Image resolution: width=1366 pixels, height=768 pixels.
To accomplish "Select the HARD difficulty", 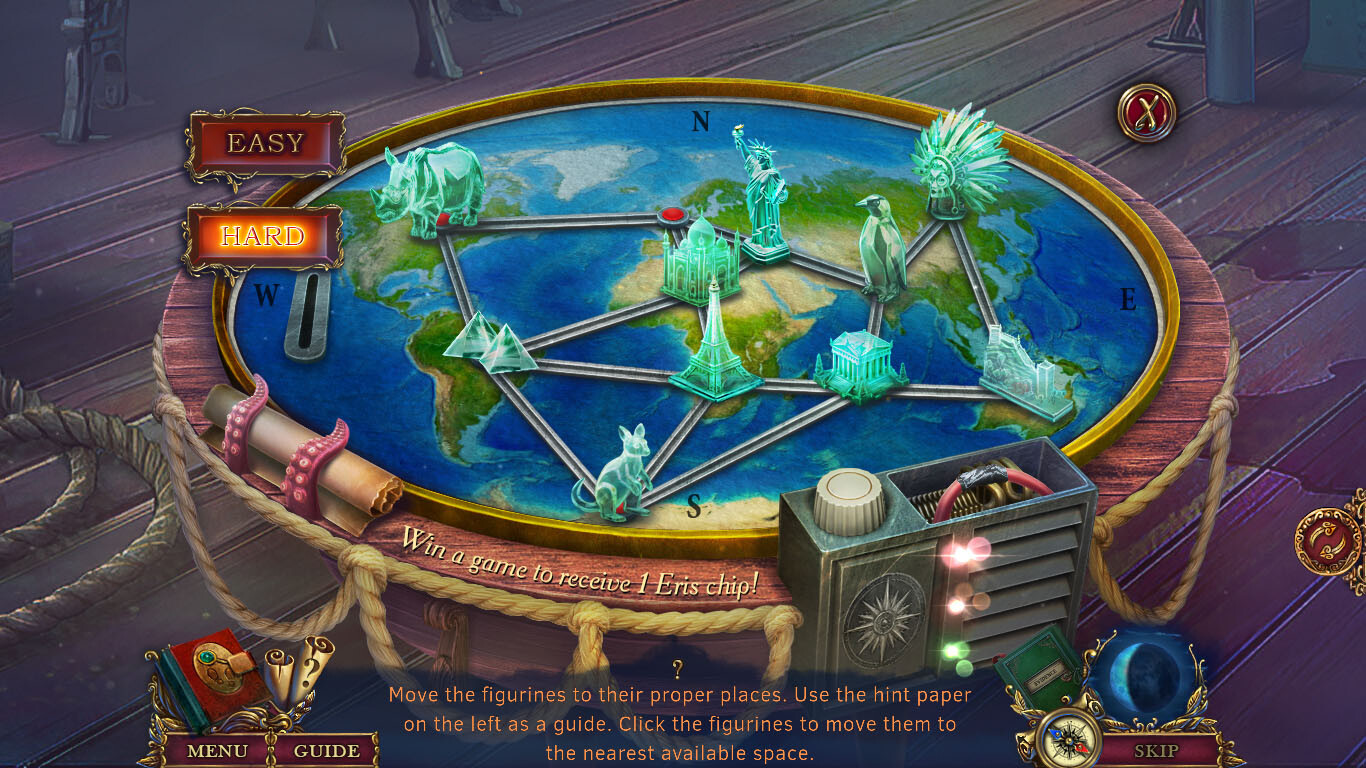I will 264,236.
